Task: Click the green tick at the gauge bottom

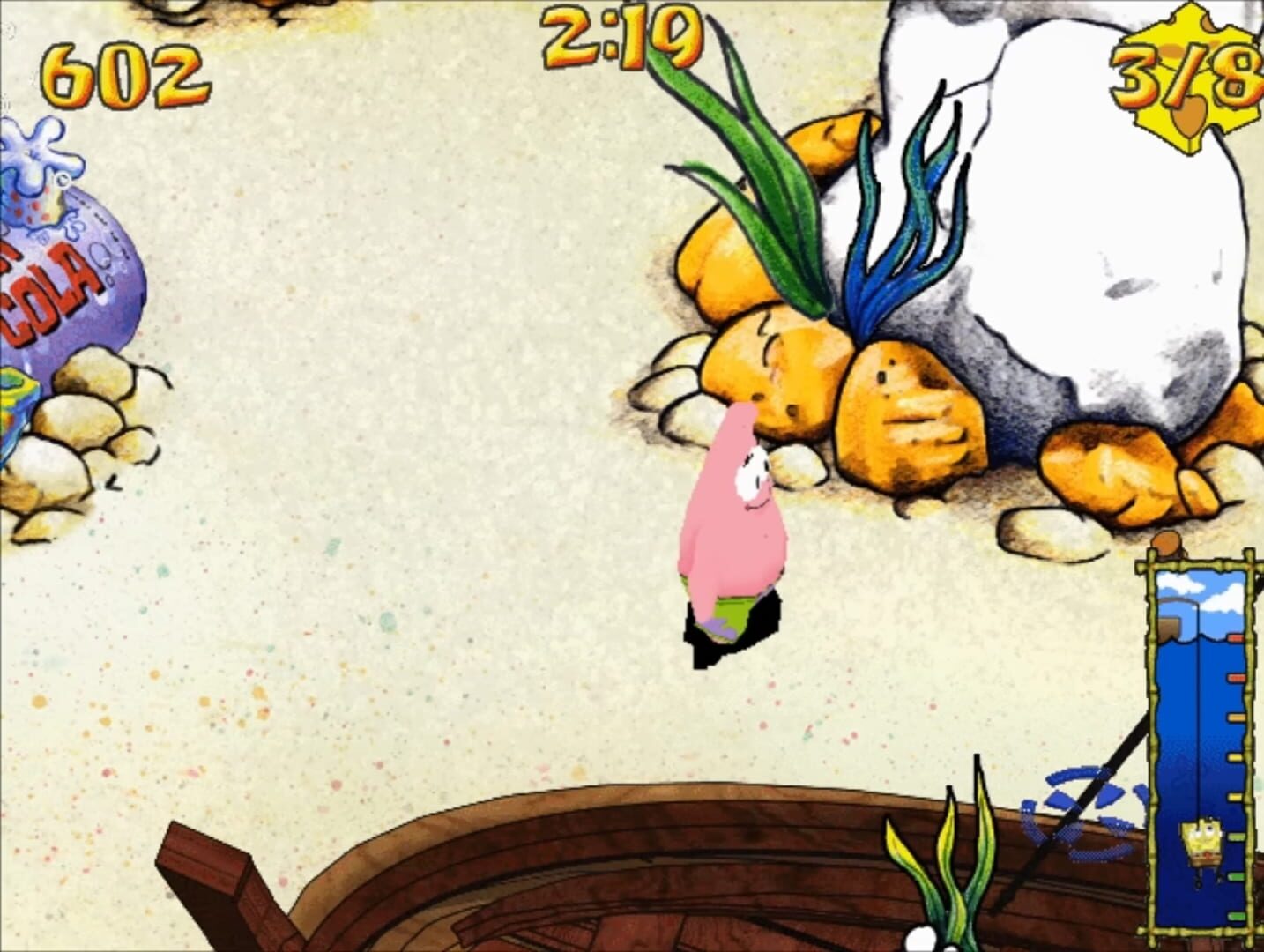Action: (x=1235, y=915)
